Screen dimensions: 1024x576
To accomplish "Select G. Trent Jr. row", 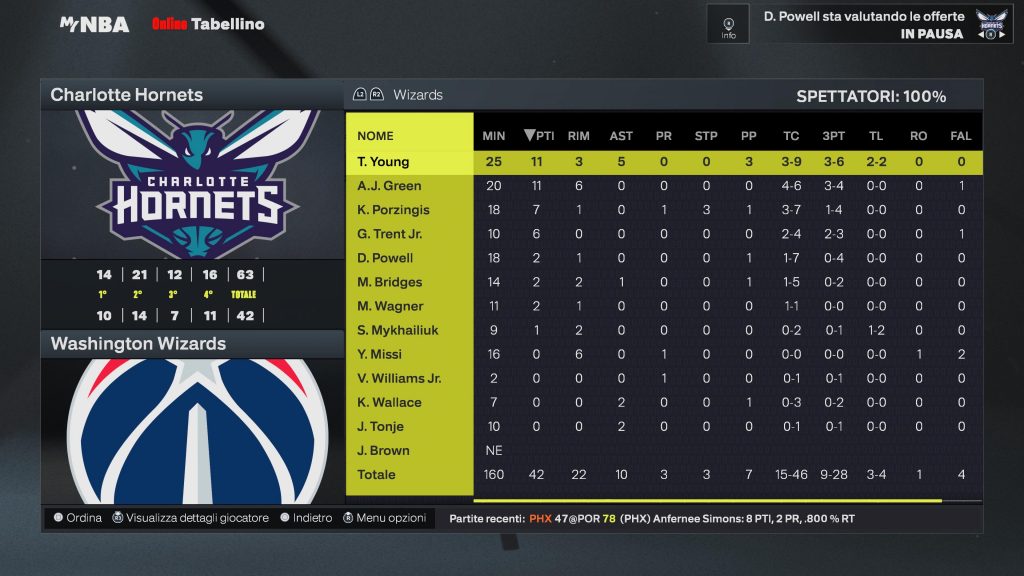I will click(390, 234).
